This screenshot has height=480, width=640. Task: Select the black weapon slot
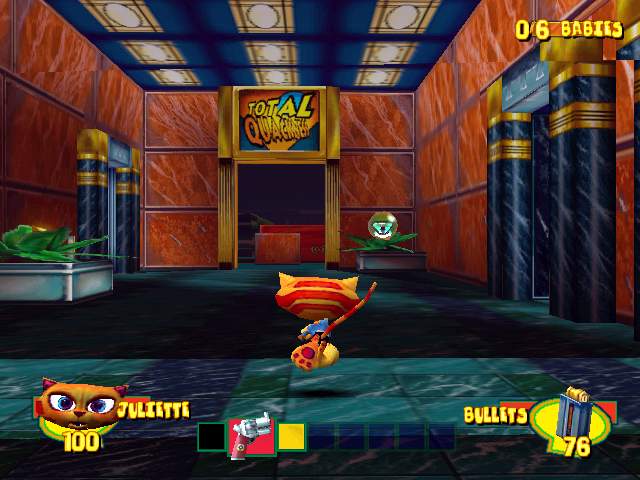pos(211,437)
